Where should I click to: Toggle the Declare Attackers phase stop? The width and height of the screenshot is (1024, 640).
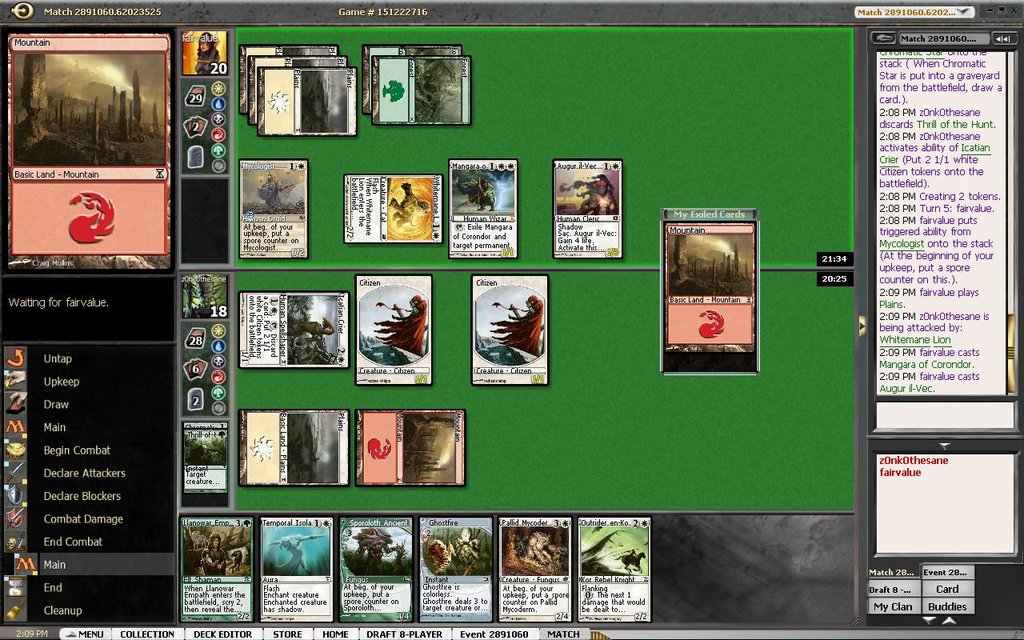pos(84,473)
